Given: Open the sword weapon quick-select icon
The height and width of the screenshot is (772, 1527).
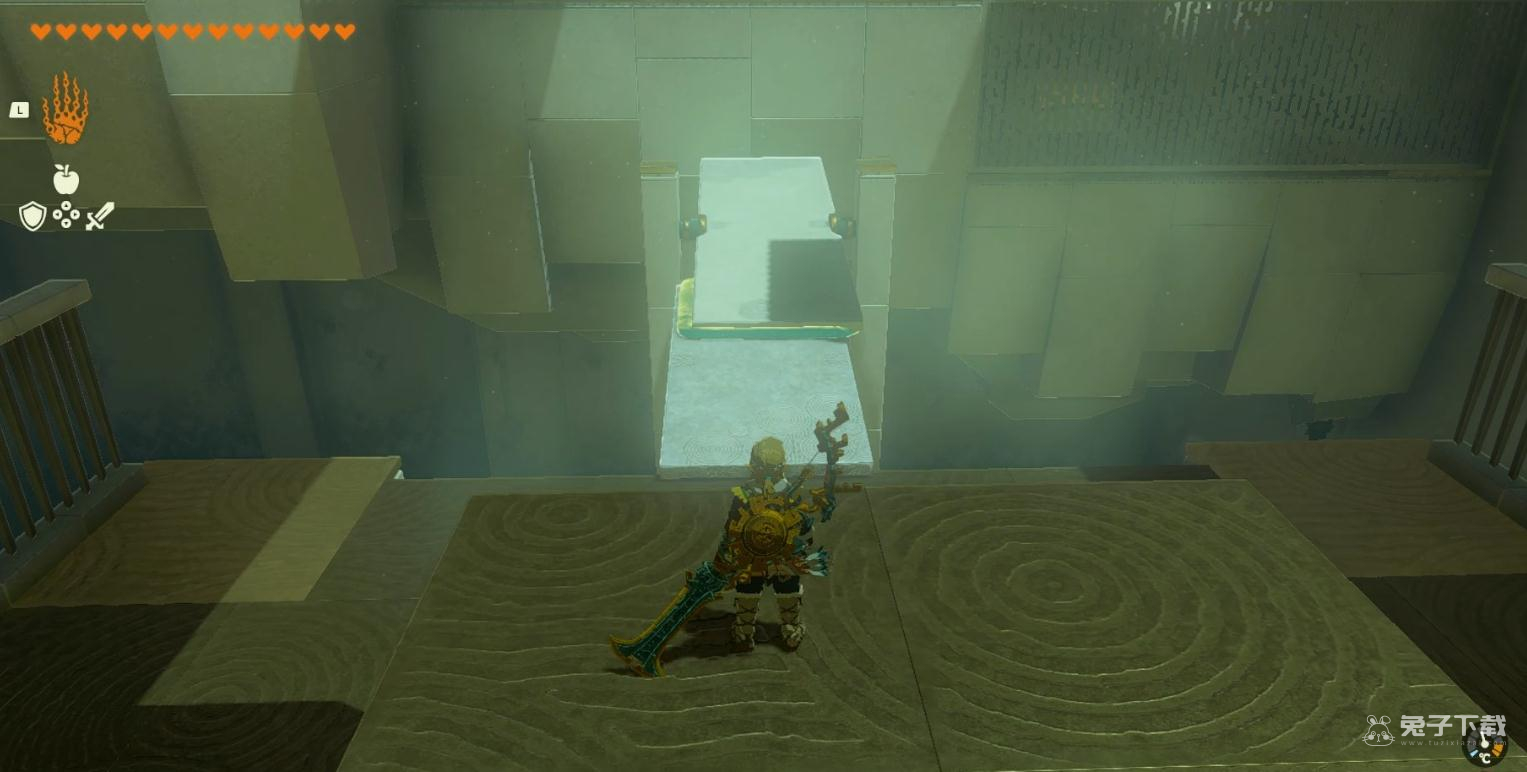Looking at the screenshot, I should (x=99, y=216).
